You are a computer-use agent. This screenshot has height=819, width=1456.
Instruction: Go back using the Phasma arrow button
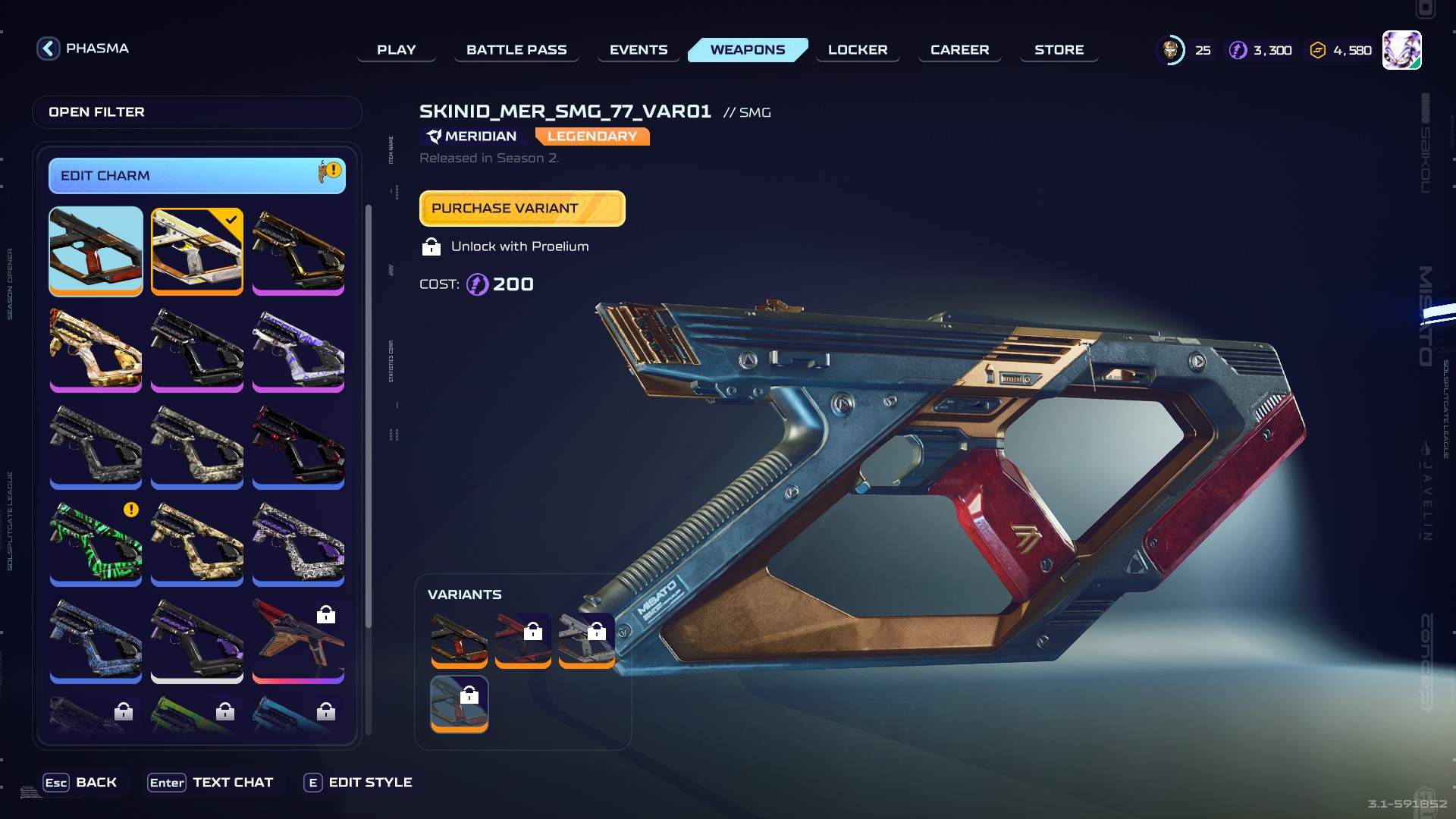tap(49, 49)
